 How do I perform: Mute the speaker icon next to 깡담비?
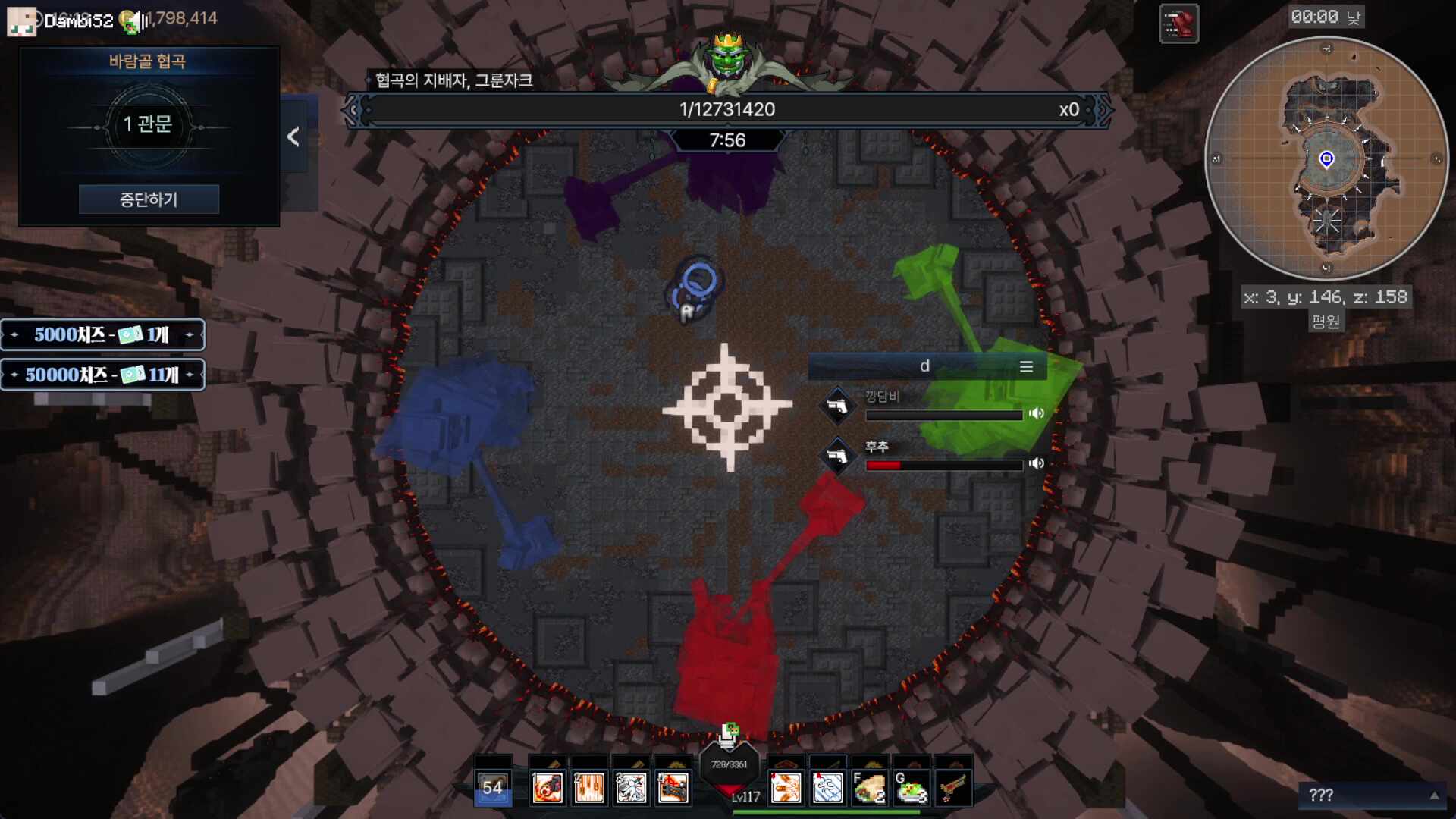[x=1037, y=413]
